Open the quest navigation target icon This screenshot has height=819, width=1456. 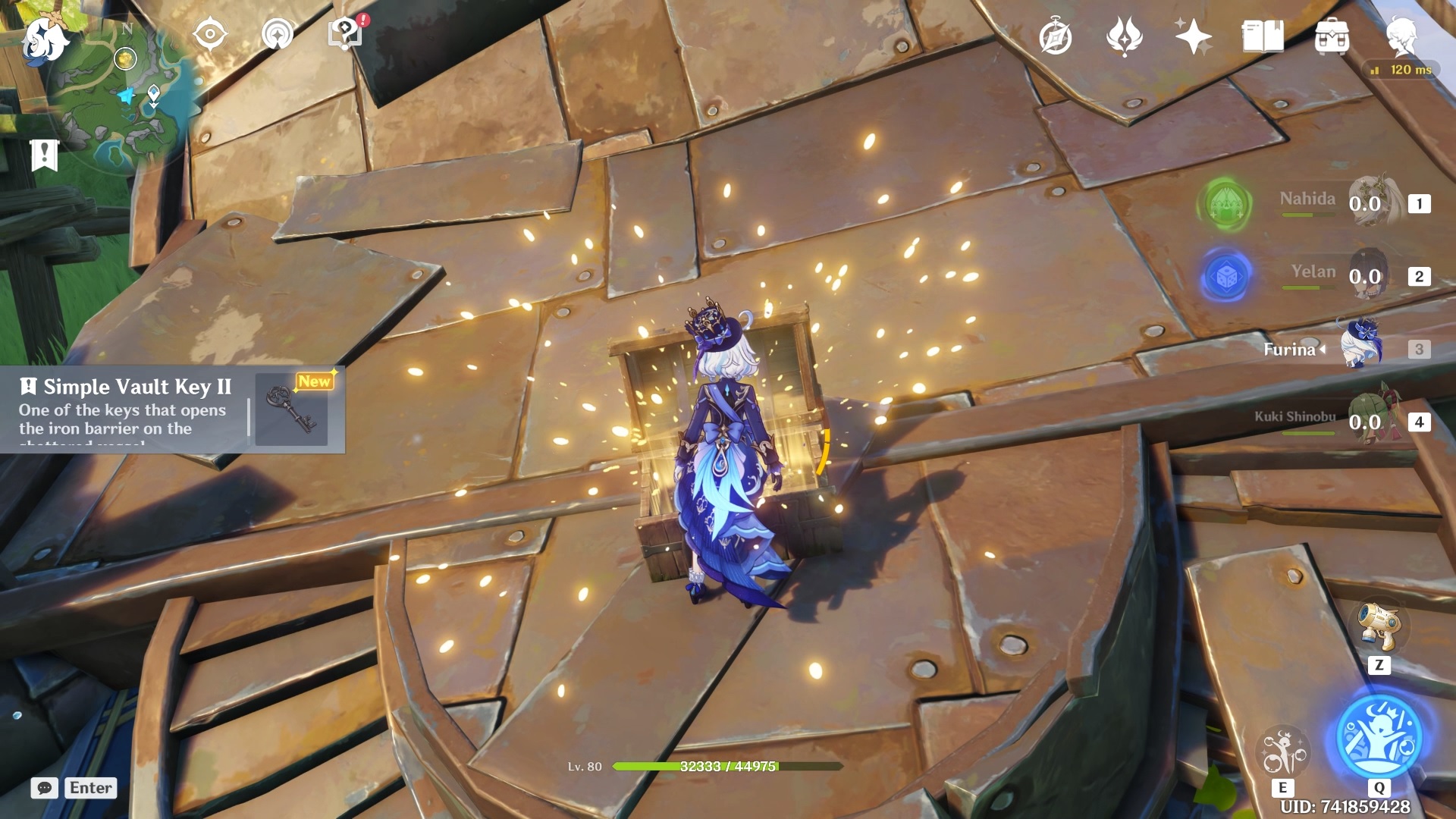210,35
